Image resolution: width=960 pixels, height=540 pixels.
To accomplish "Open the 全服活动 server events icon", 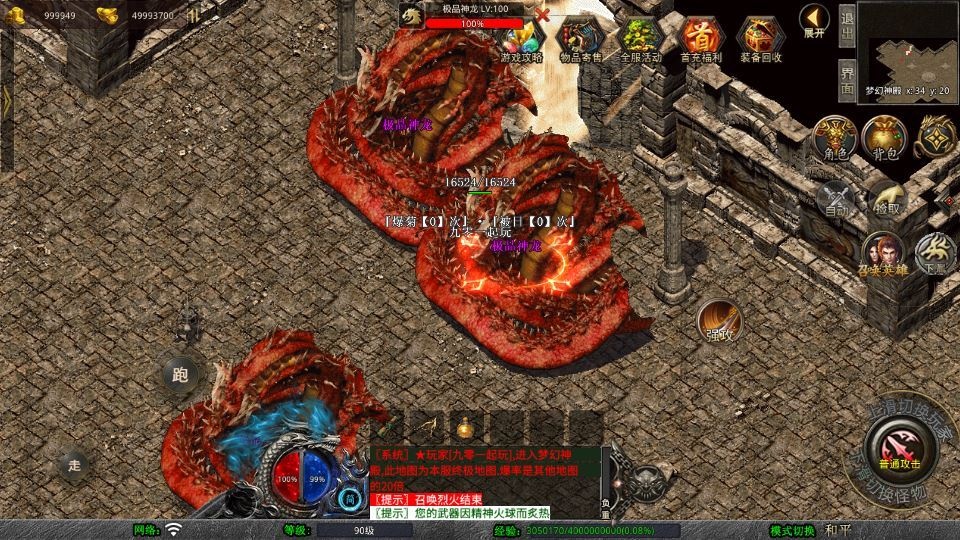I will pos(641,38).
